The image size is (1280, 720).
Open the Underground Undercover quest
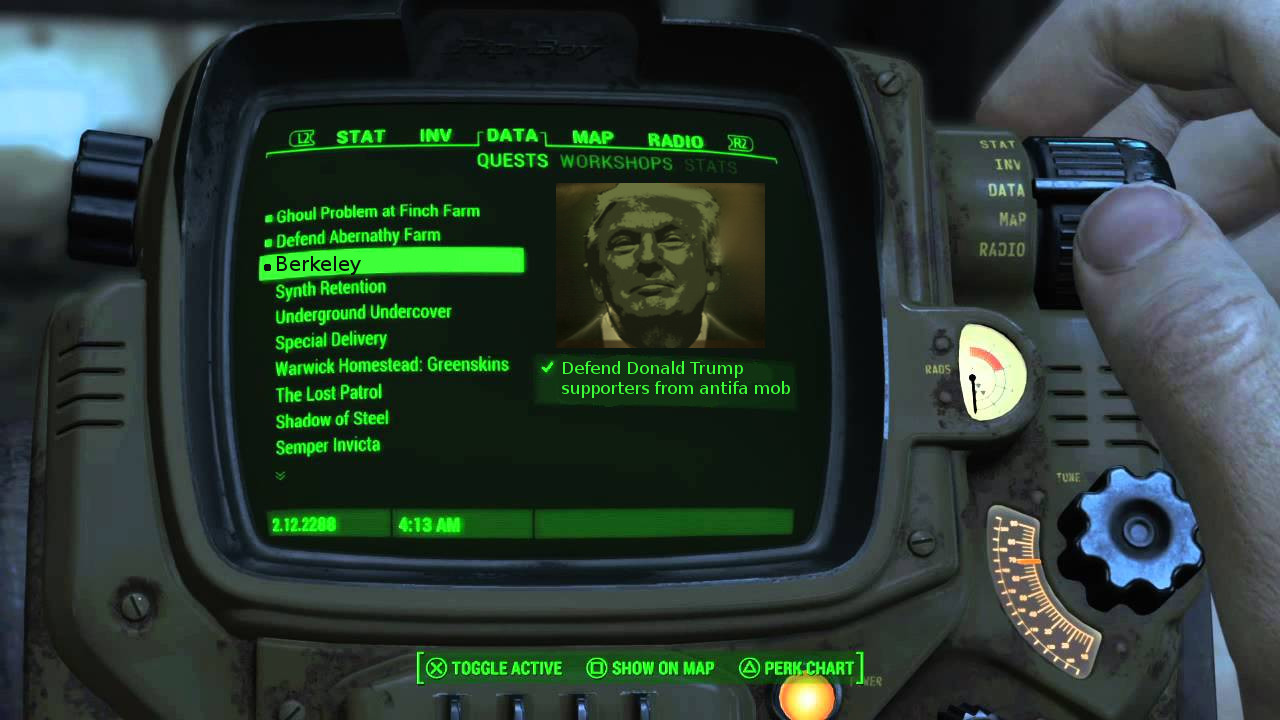pos(363,314)
